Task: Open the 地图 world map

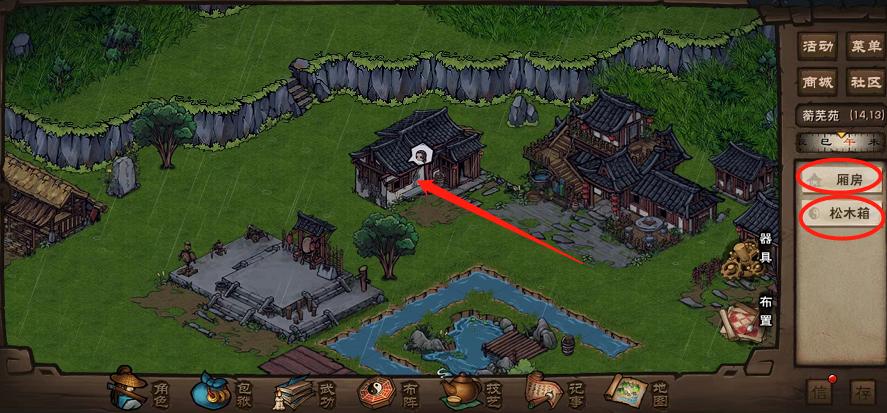Action: (x=634, y=389)
